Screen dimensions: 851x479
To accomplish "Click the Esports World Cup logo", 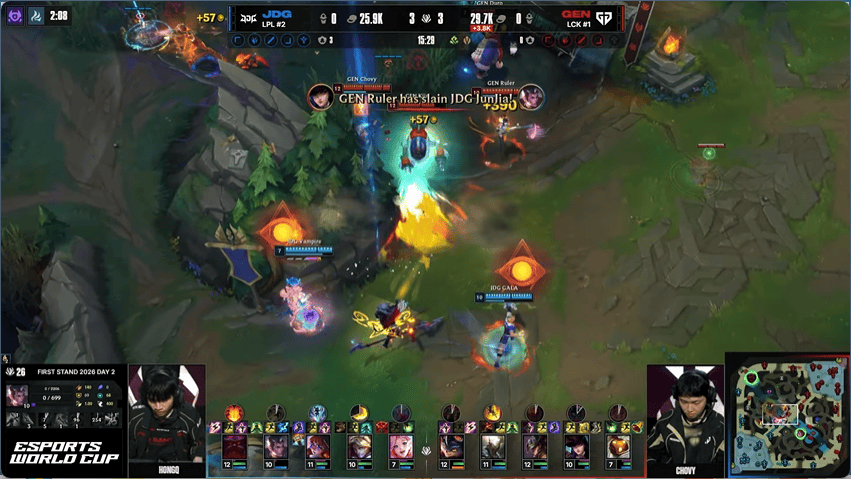I will 64,451.
